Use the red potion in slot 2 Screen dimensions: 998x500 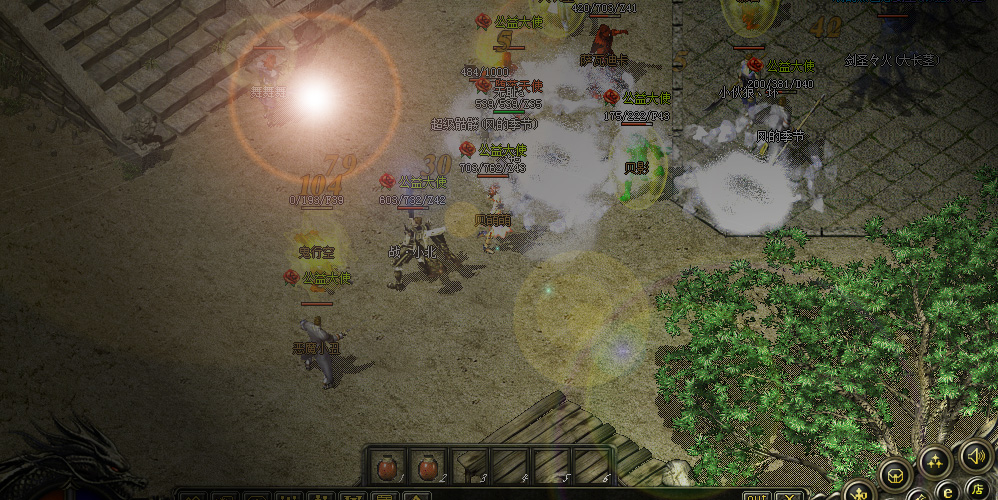pyautogui.click(x=428, y=466)
